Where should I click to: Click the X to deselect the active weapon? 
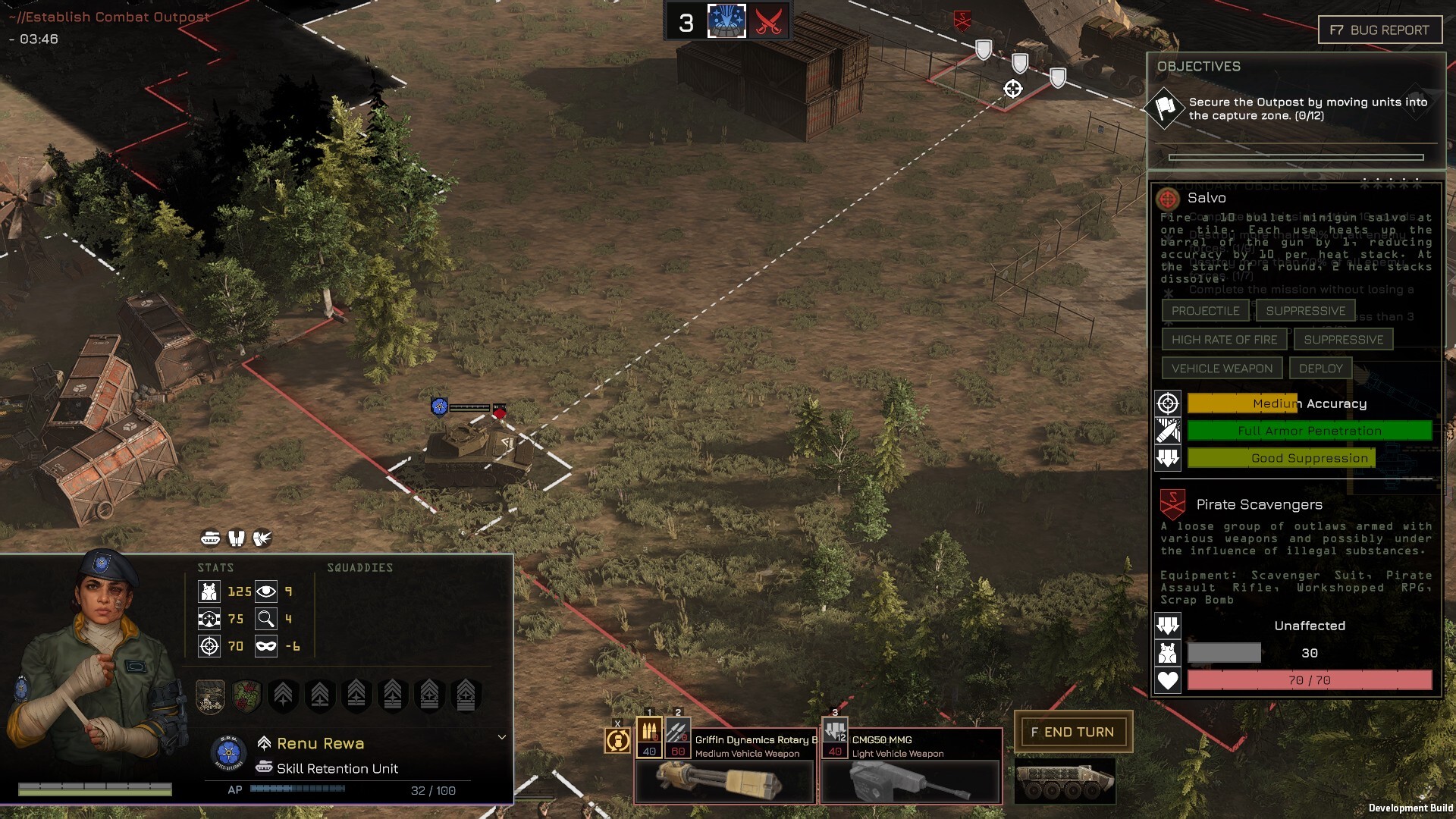(x=618, y=722)
